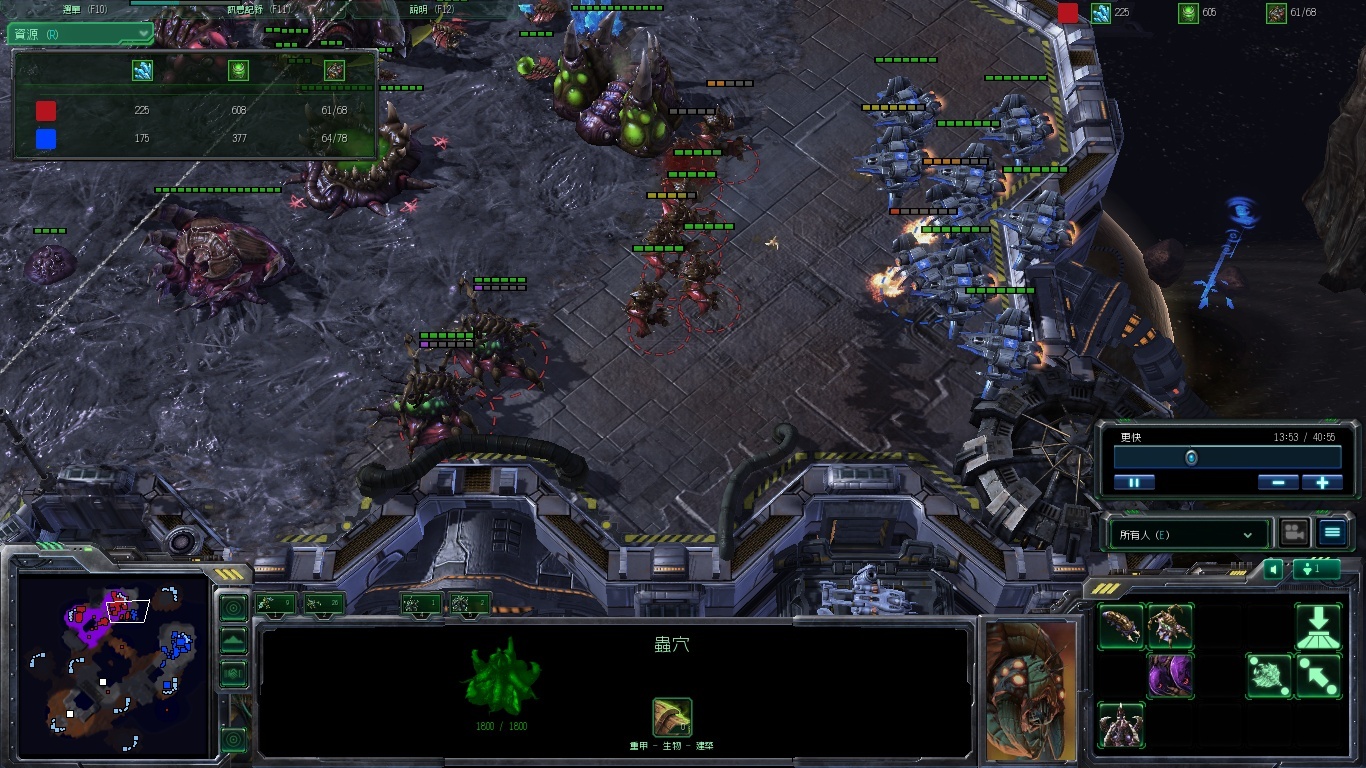This screenshot has height=768, width=1366.
Task: Click the replay panel list button
Action: (1332, 533)
